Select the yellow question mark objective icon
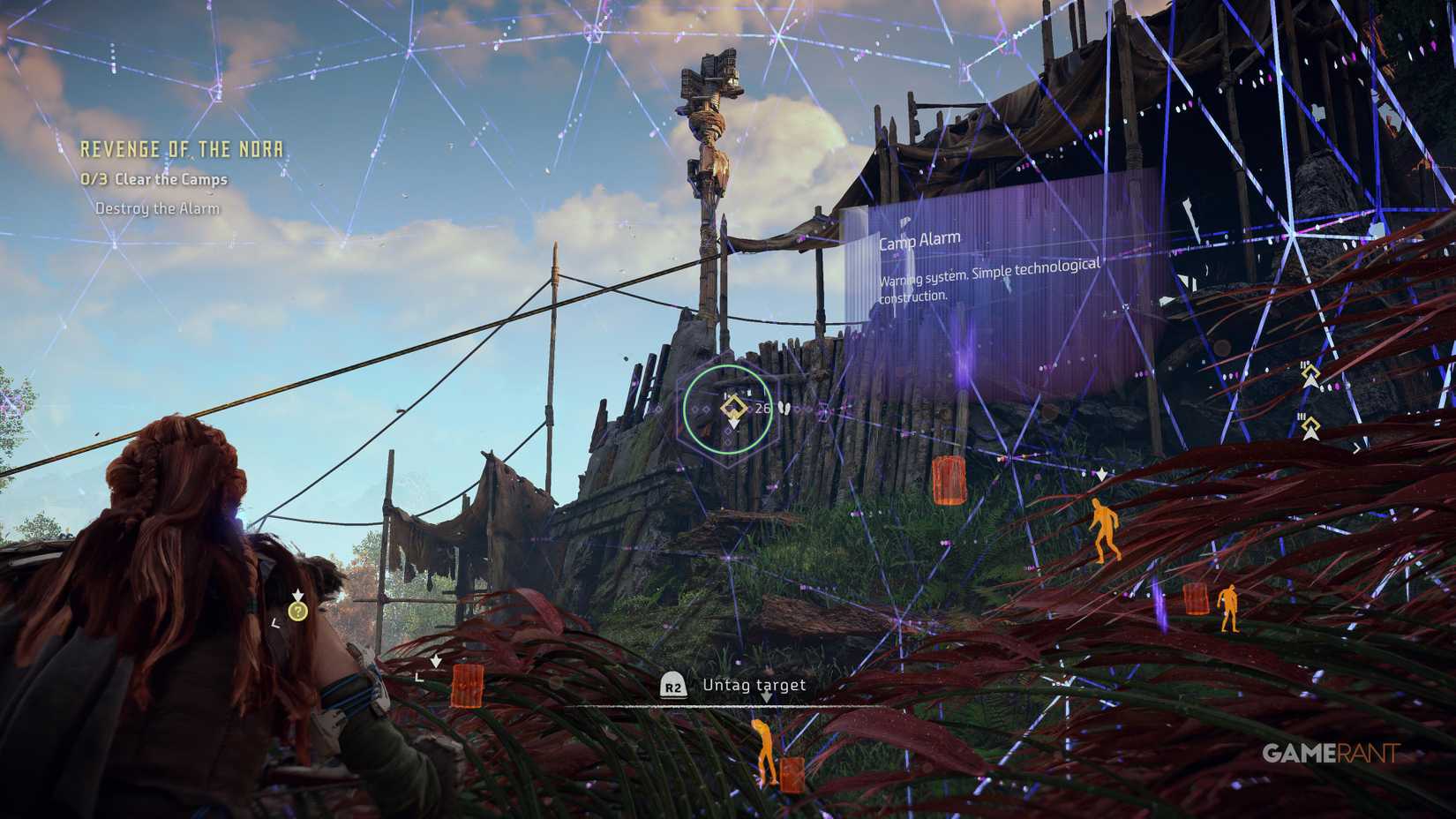Image resolution: width=1456 pixels, height=819 pixels. click(x=300, y=610)
